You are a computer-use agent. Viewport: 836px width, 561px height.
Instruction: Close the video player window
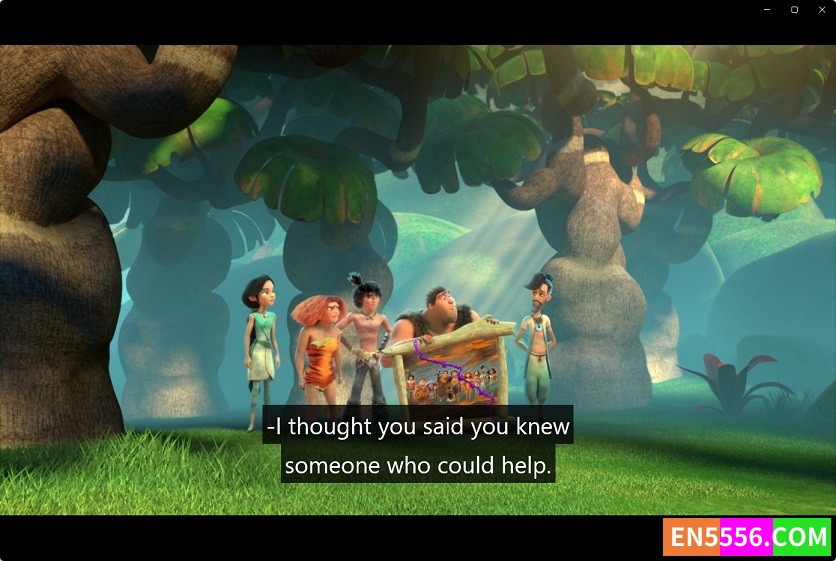(822, 10)
